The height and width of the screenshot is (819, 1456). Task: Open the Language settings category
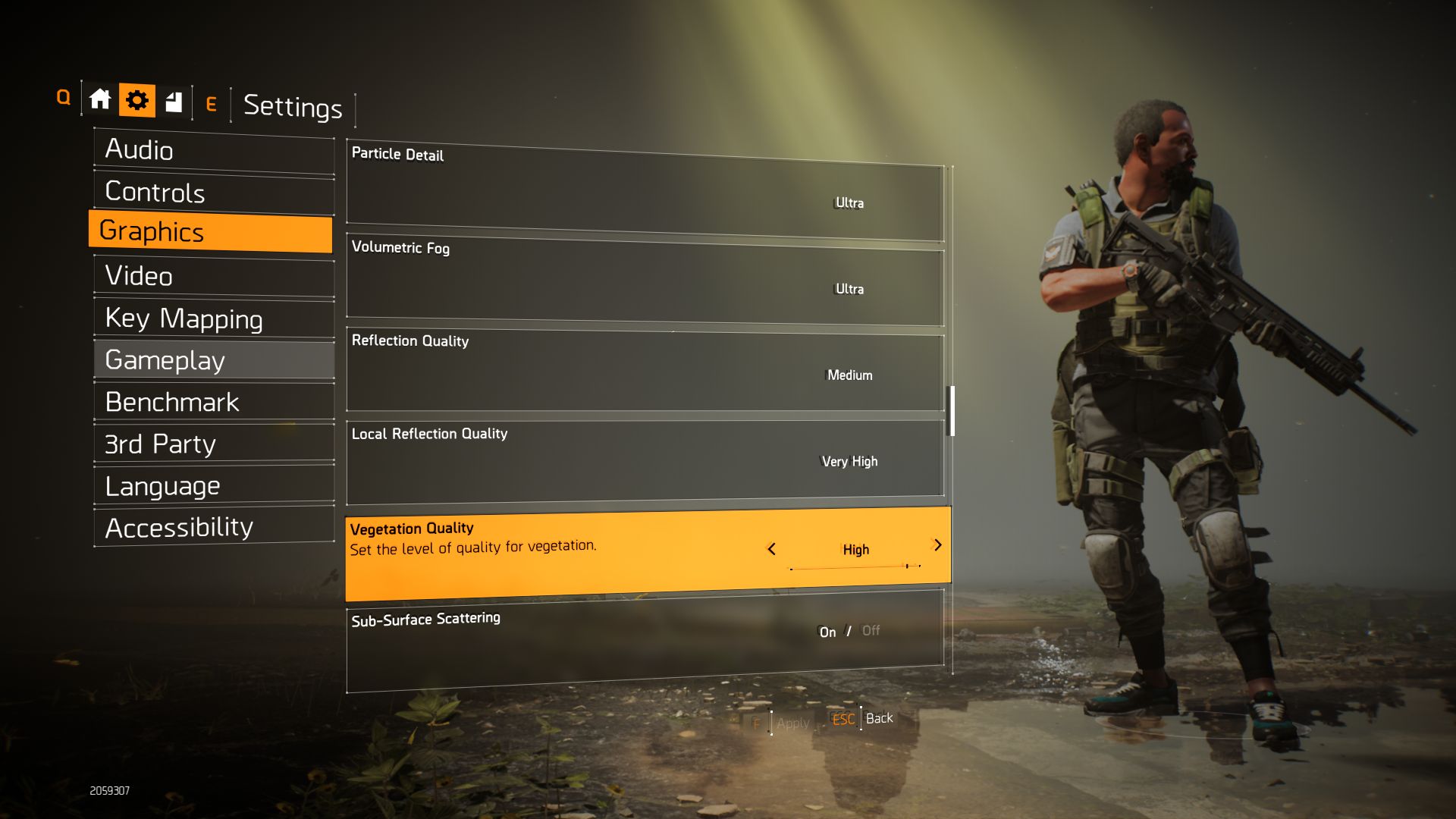(x=213, y=486)
